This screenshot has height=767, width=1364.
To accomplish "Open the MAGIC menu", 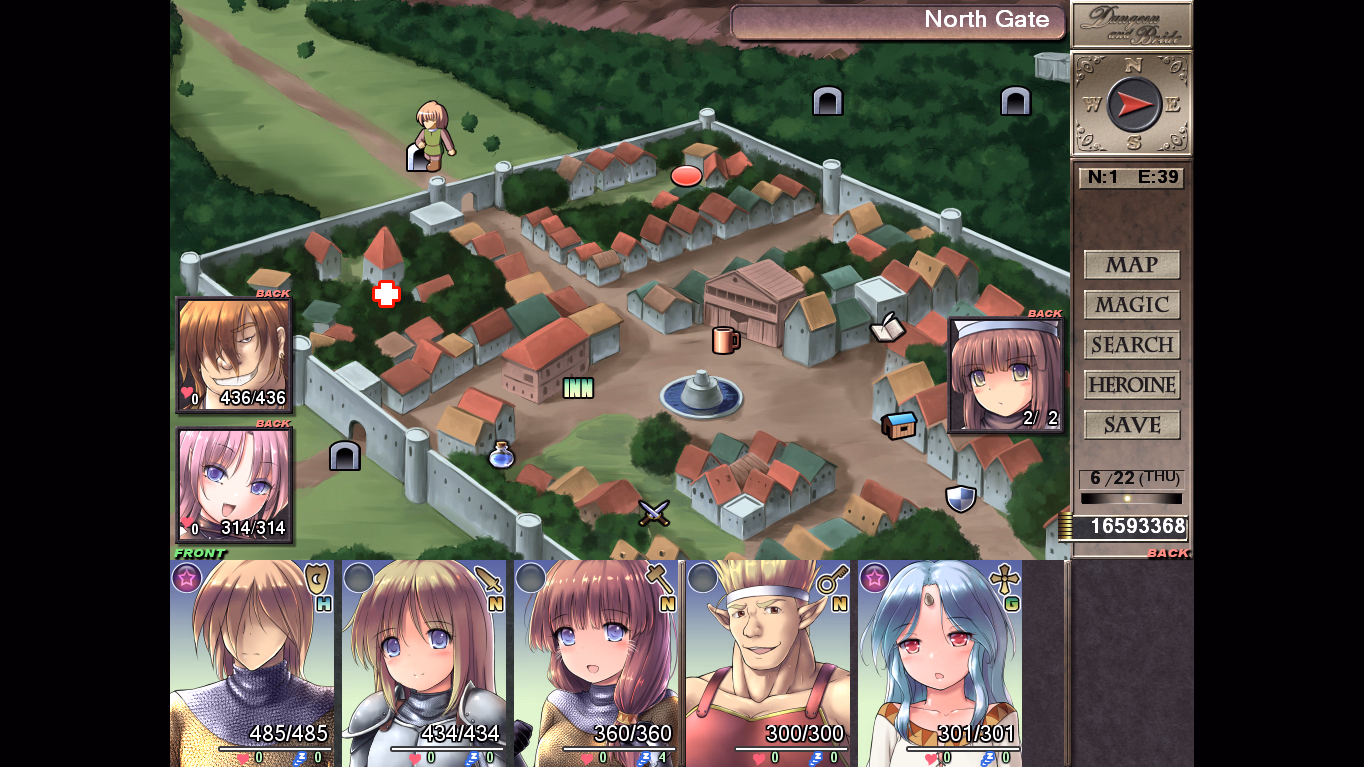I will pos(1132,305).
